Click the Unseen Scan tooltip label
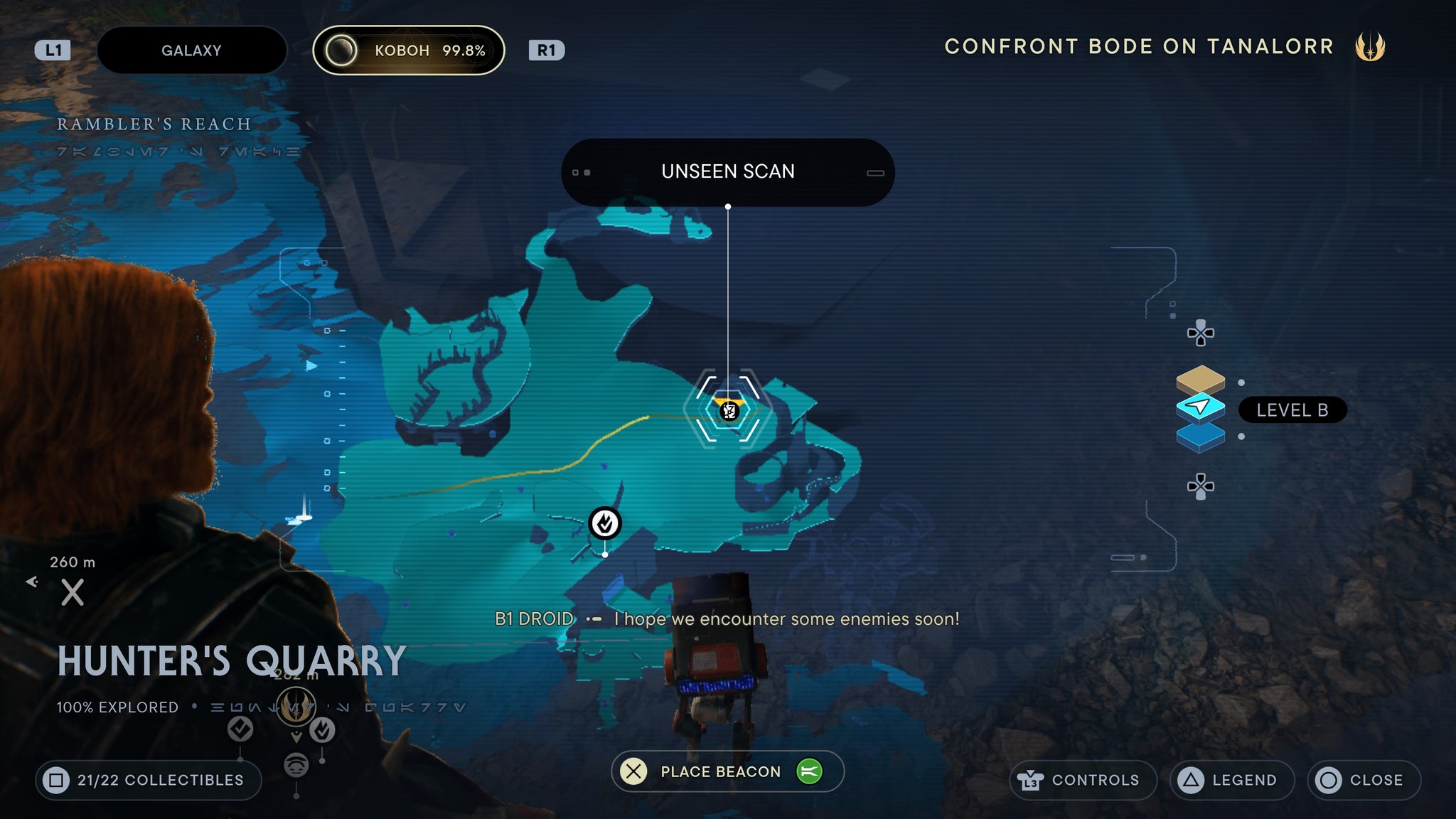The height and width of the screenshot is (819, 1456). click(x=727, y=172)
